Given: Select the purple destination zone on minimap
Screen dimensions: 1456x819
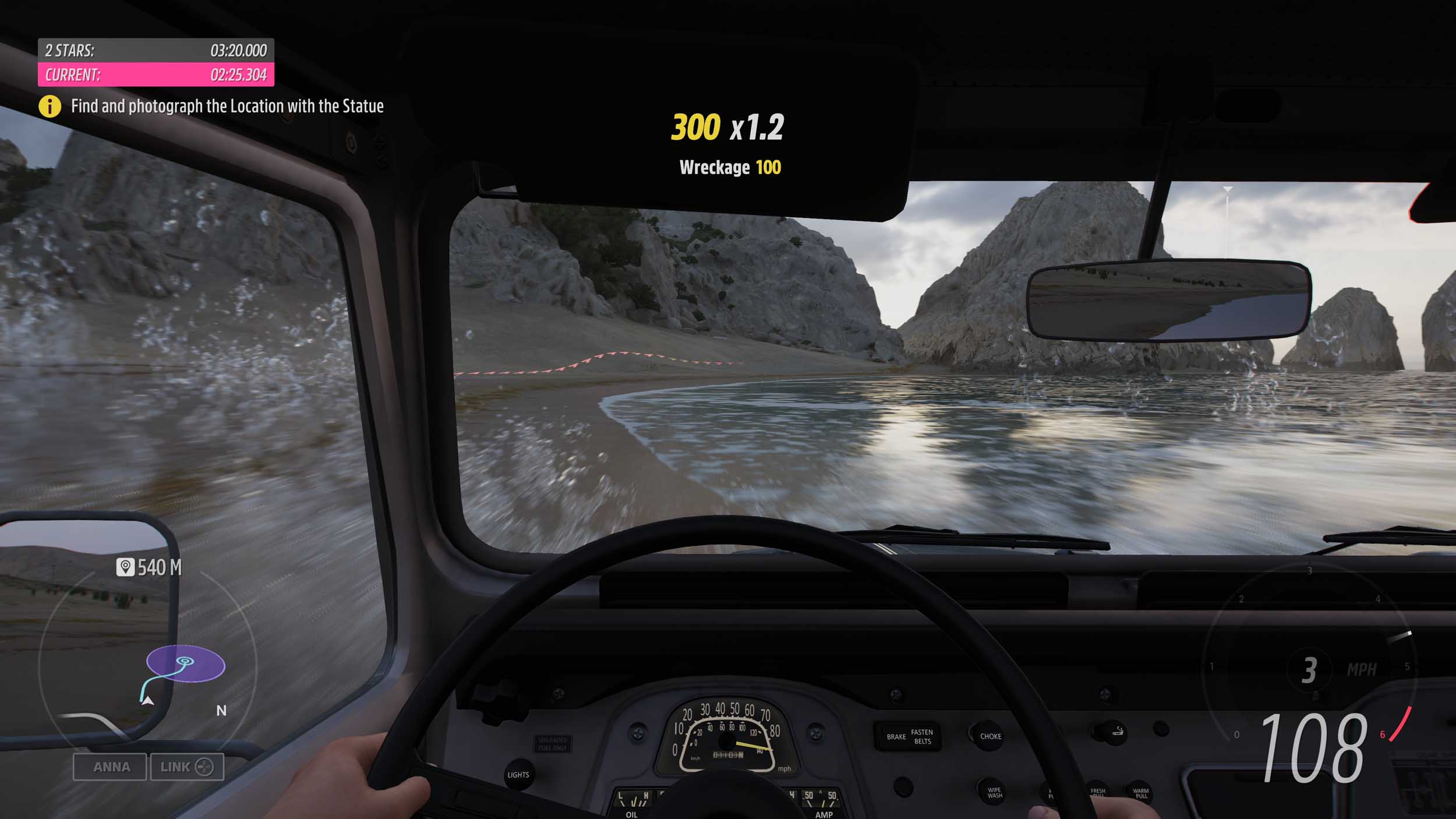Looking at the screenshot, I should click(186, 663).
